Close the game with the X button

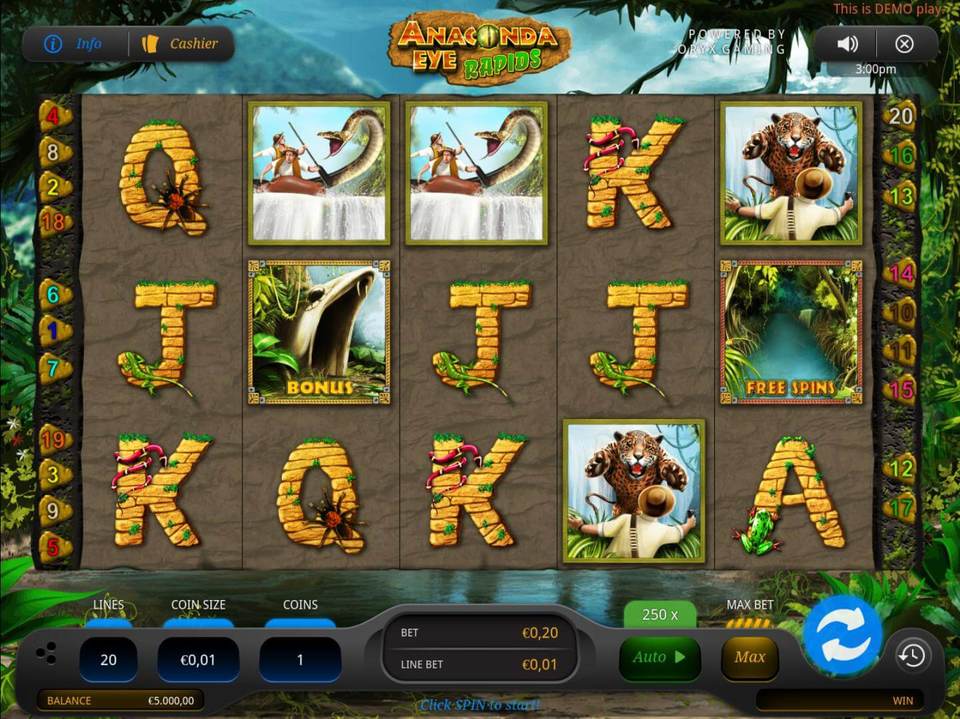coord(904,44)
